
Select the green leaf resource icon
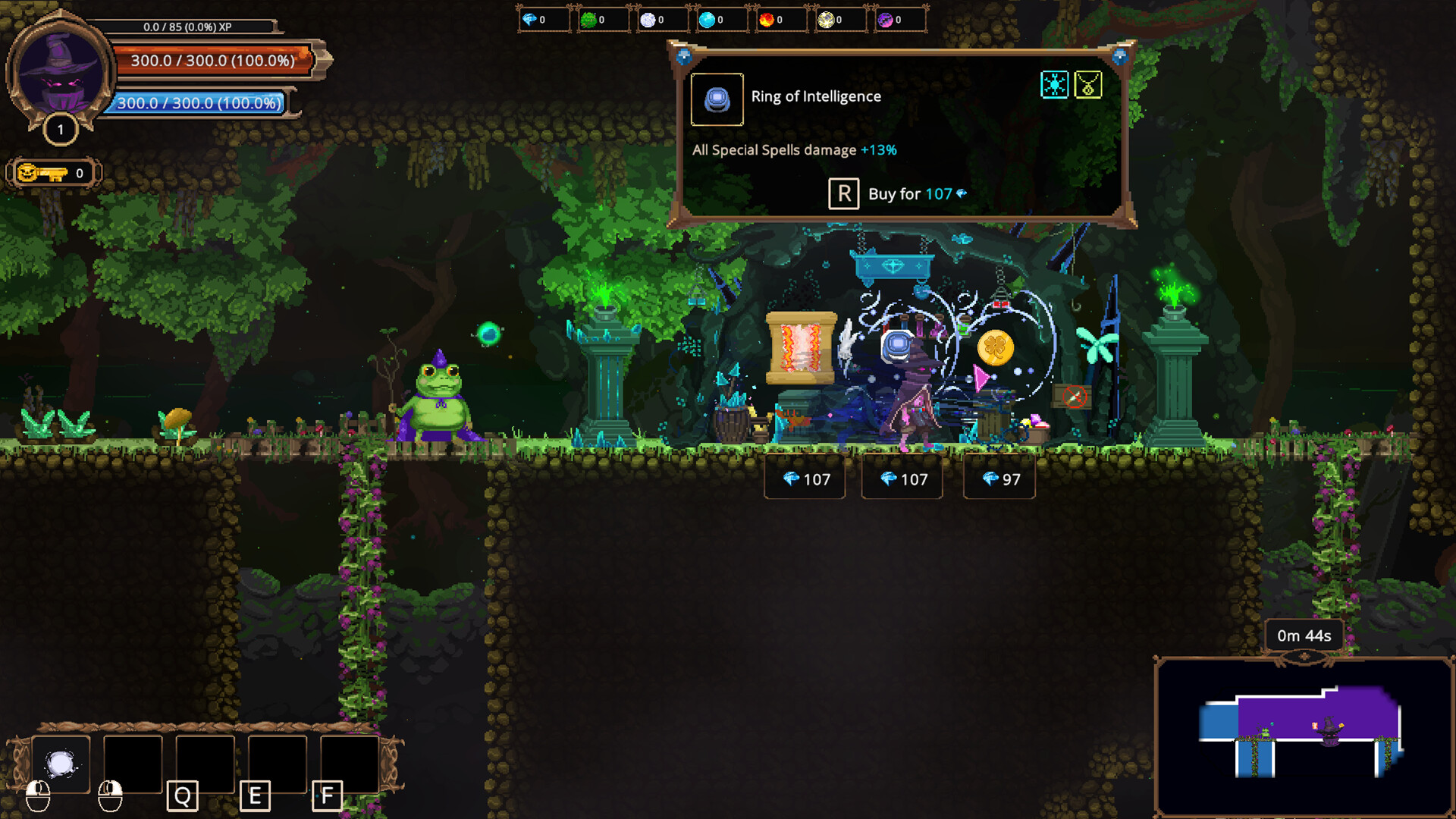tap(588, 20)
